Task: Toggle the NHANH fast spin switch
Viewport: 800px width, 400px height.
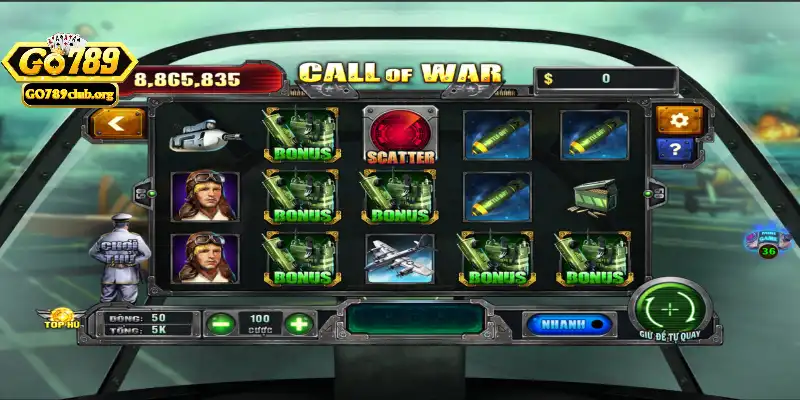Action: [569, 324]
